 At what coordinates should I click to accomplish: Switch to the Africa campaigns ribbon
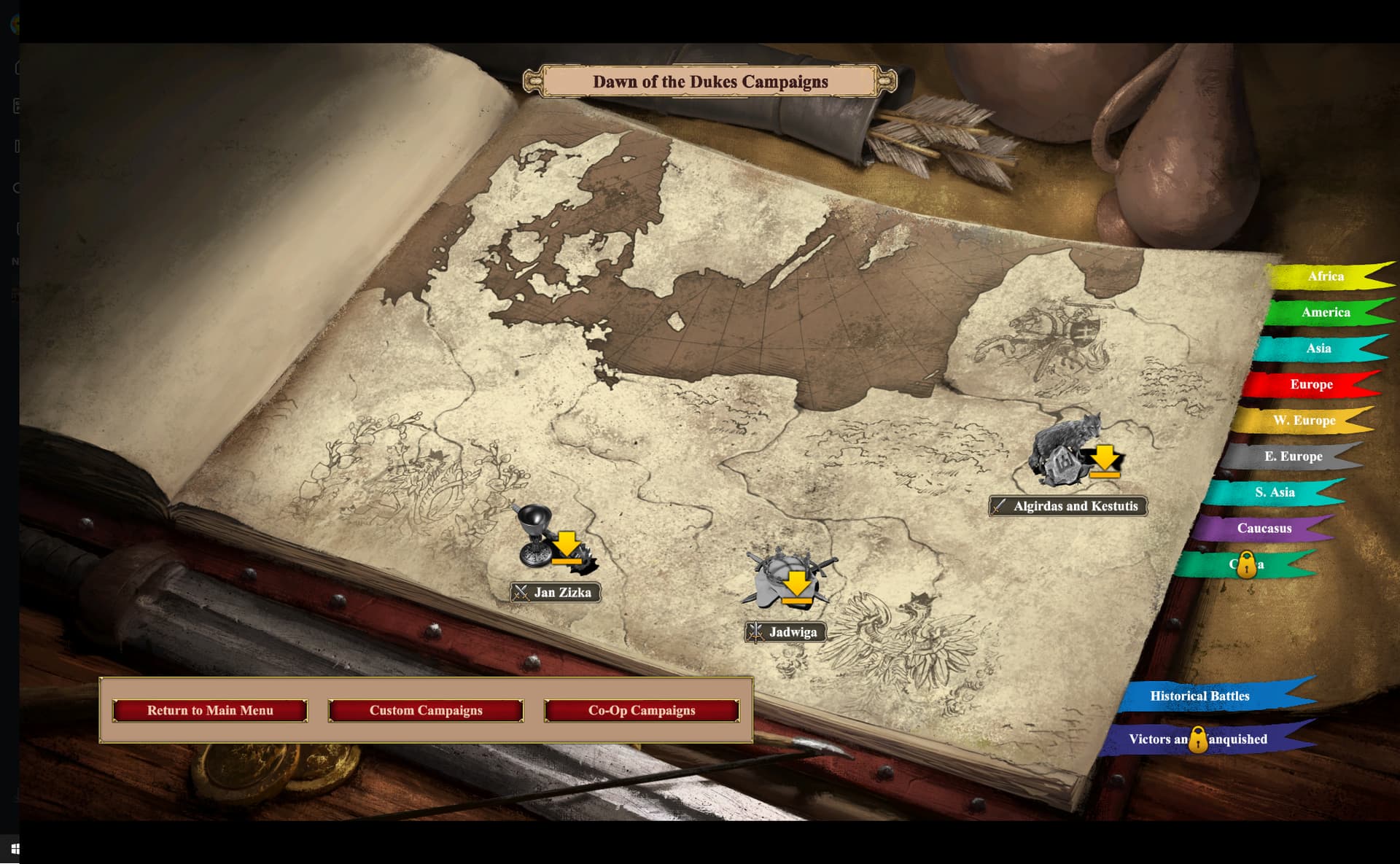point(1325,276)
